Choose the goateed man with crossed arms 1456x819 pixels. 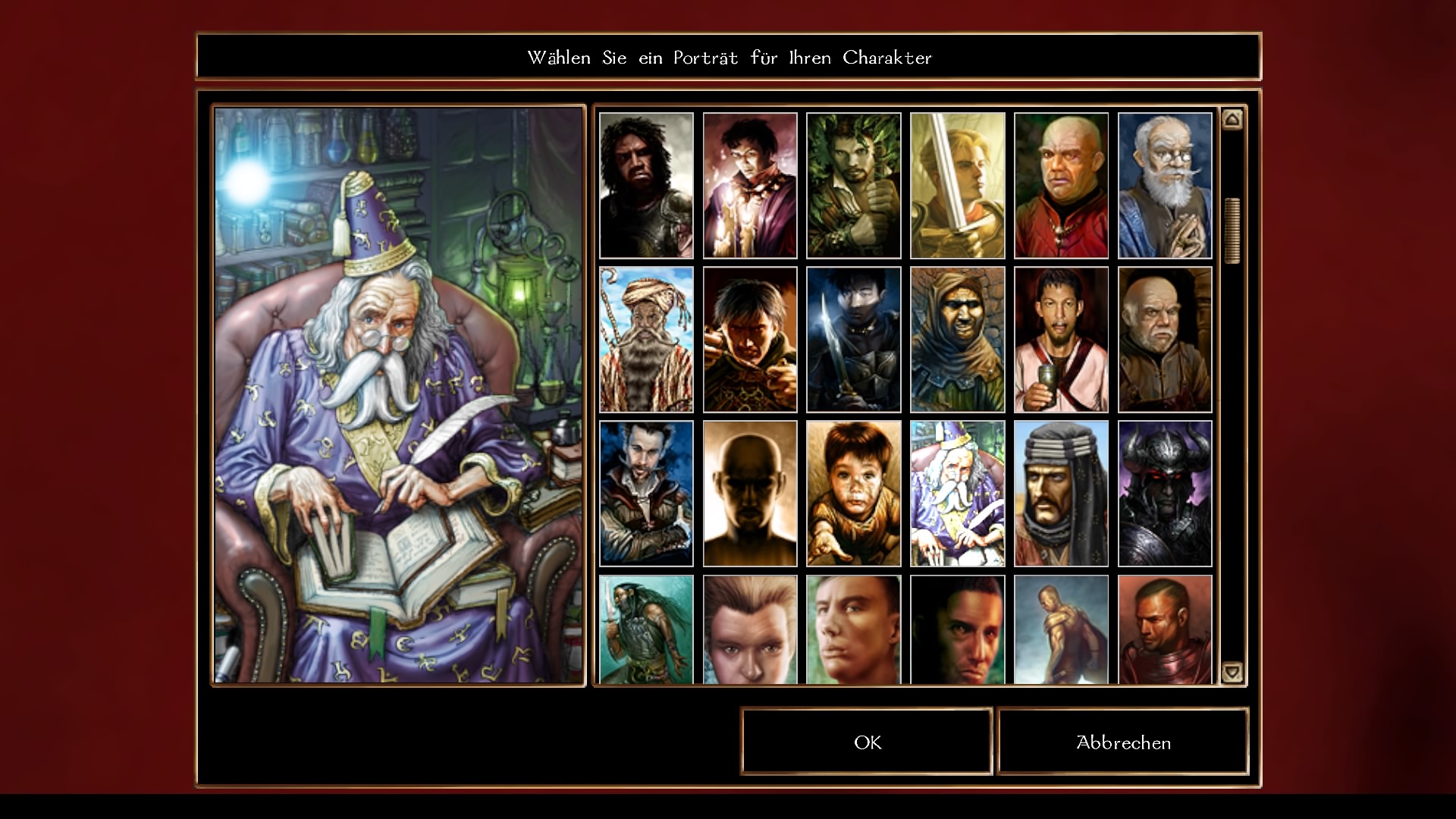point(646,494)
